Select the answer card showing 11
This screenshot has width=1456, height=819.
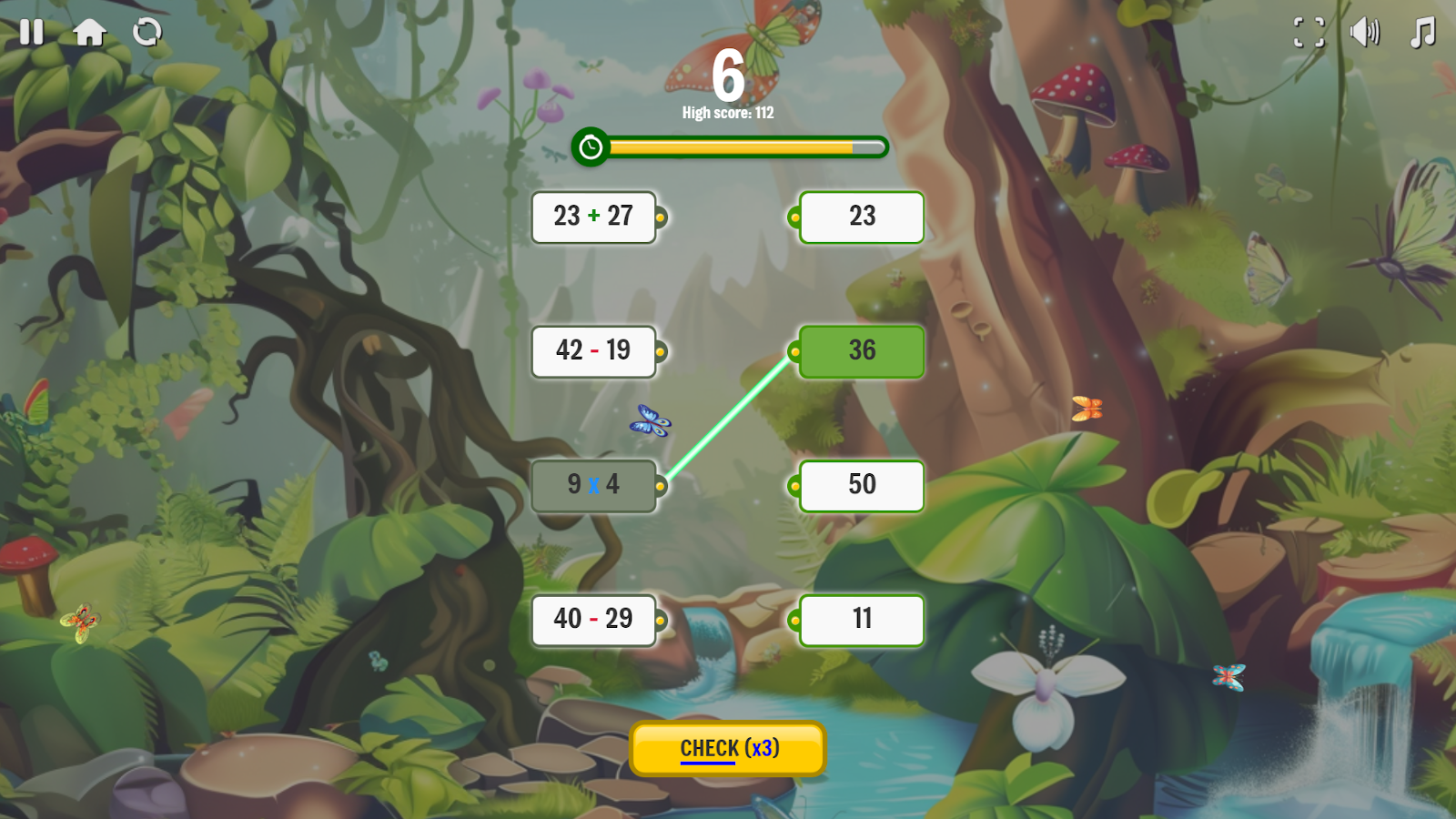pyautogui.click(x=861, y=620)
